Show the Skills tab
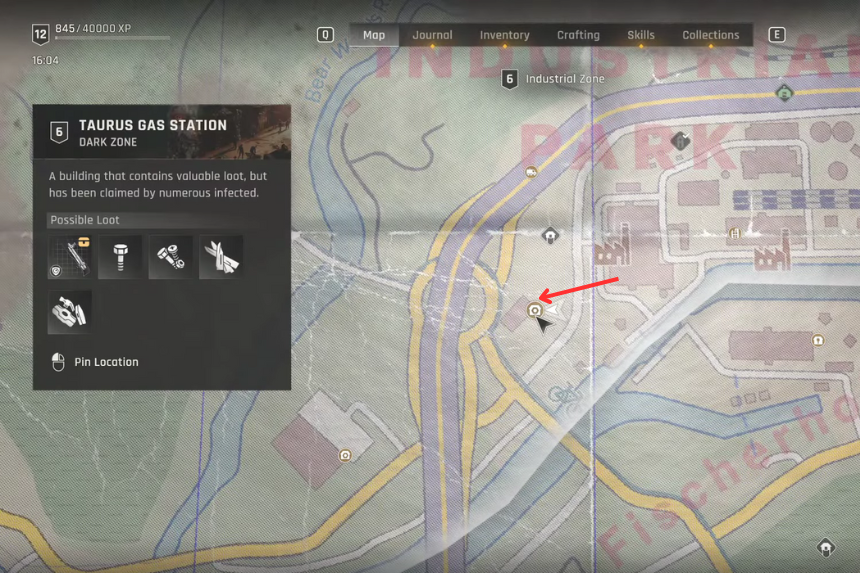The height and width of the screenshot is (573, 860). (641, 35)
